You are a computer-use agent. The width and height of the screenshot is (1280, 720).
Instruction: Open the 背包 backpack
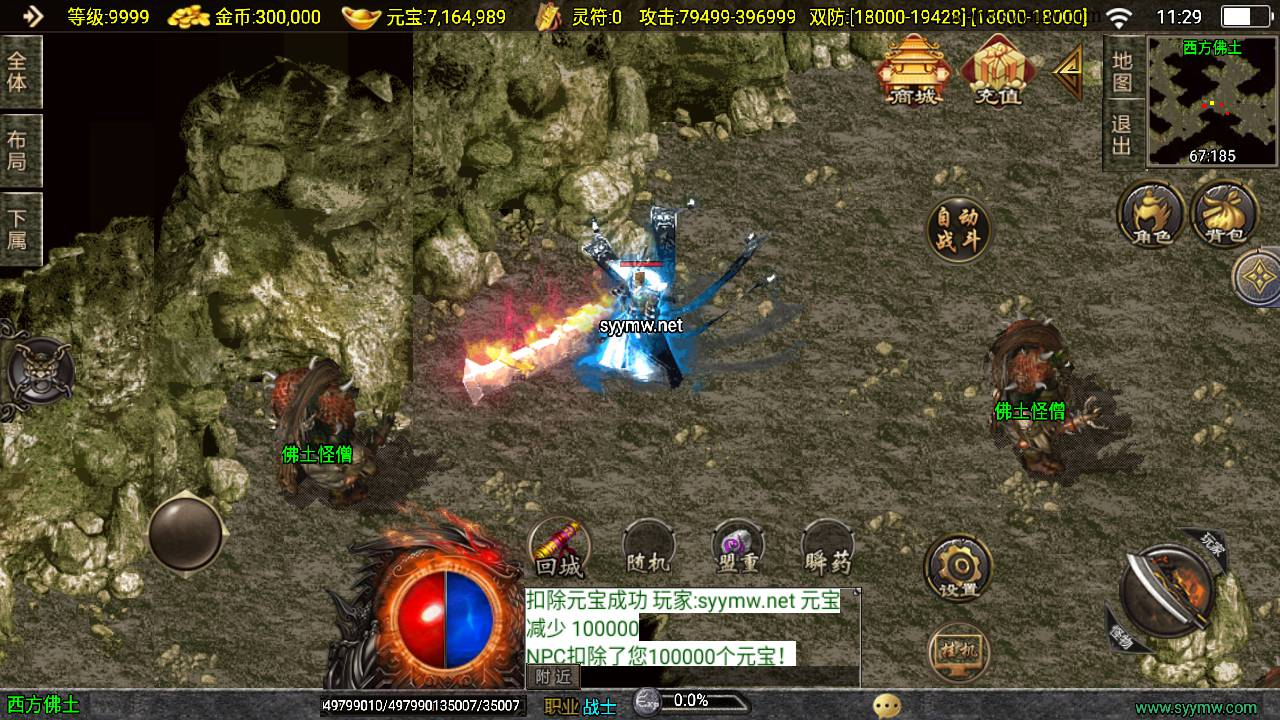click(x=1224, y=213)
